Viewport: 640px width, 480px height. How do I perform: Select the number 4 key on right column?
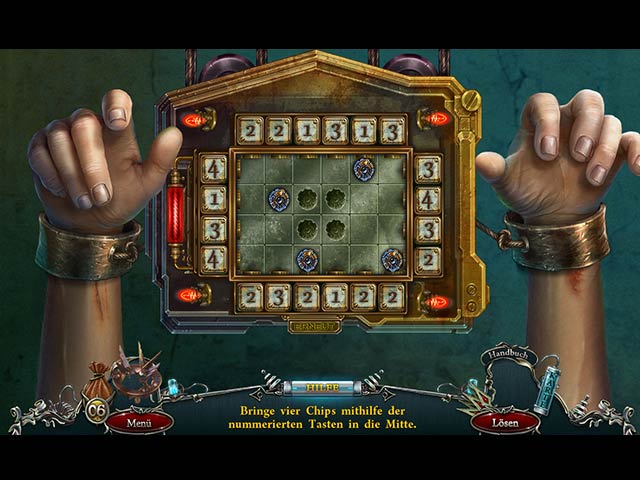pos(428,198)
